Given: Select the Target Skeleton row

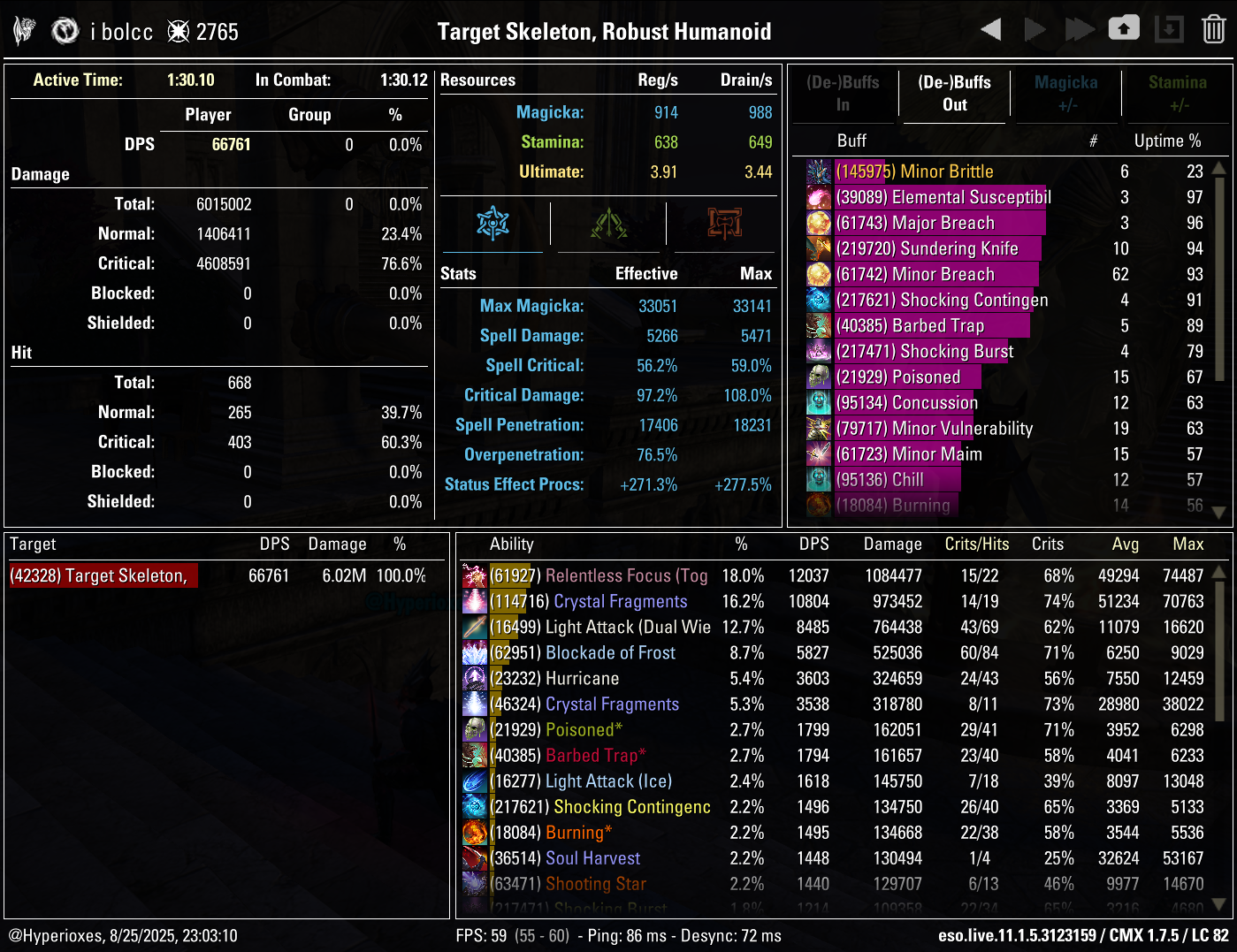Looking at the screenshot, I should (102, 575).
